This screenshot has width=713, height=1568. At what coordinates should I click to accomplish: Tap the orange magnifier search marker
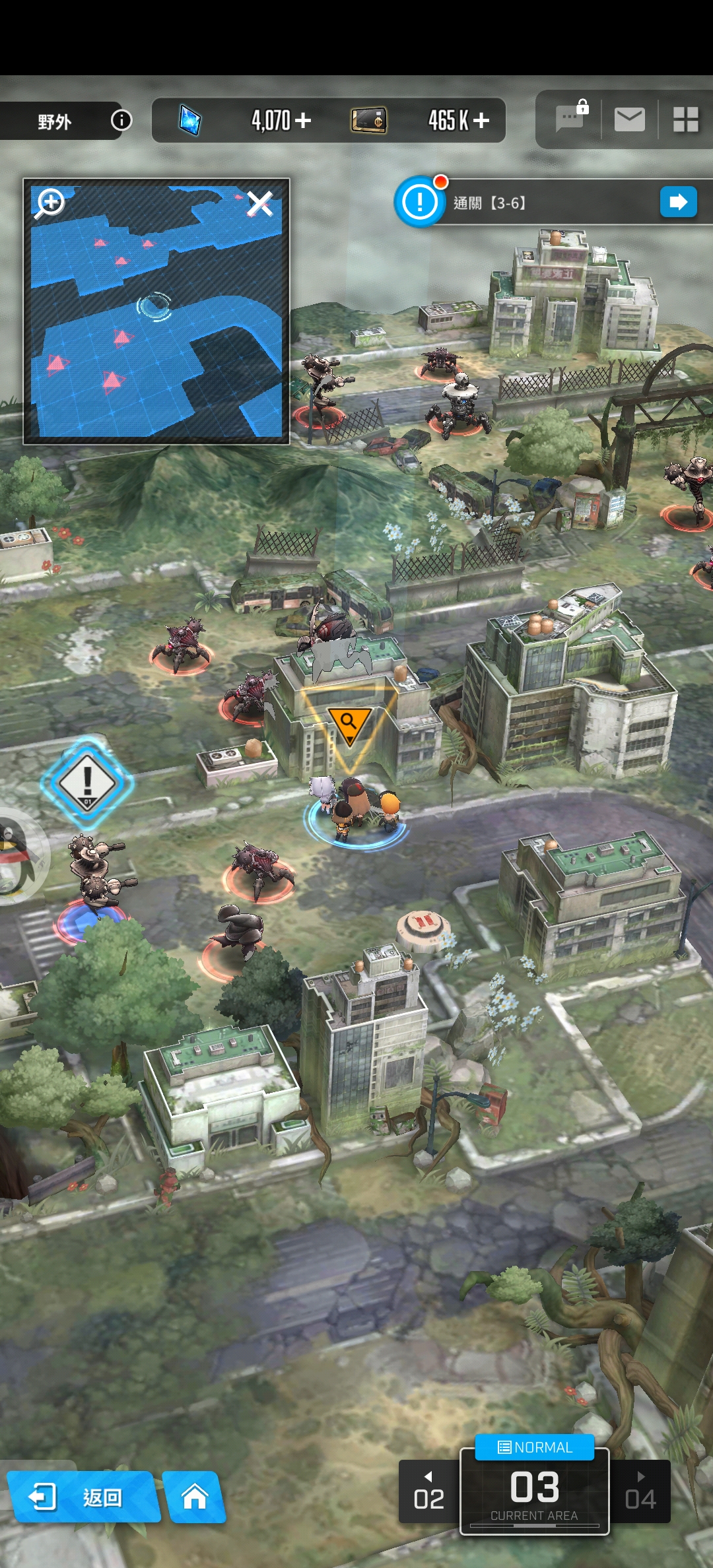pos(349,723)
